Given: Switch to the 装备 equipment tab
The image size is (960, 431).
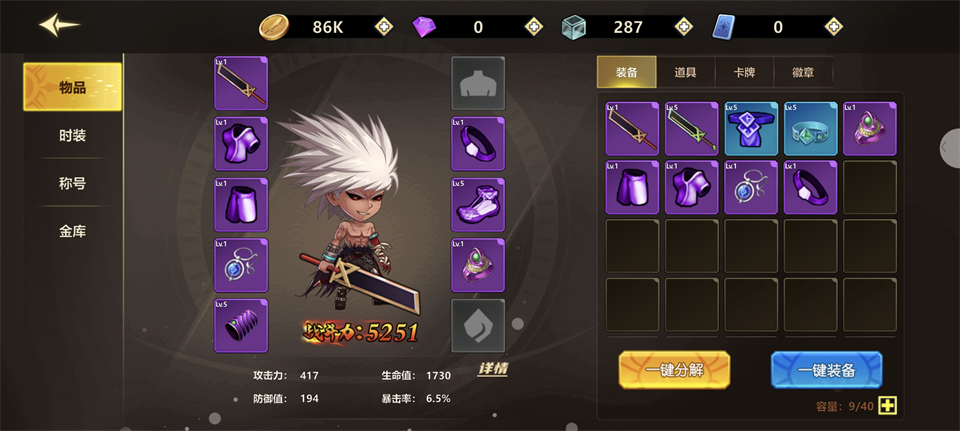Looking at the screenshot, I should click(x=627, y=72).
